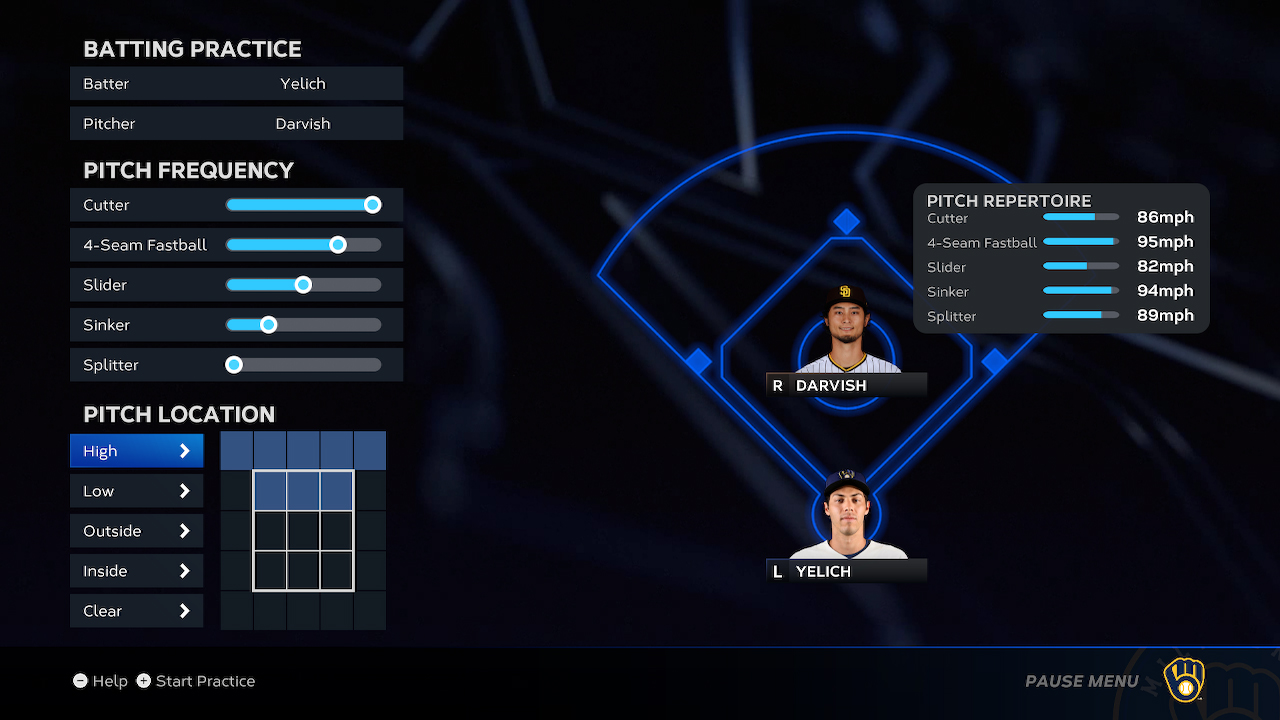Expand the Outside pitch location option

136,530
